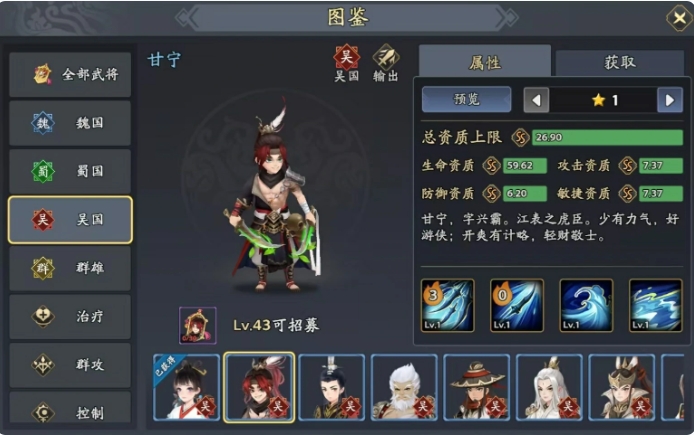Viewport: 694px width, 435px height.
Task: Close the 图鉴 window
Action: point(677,17)
